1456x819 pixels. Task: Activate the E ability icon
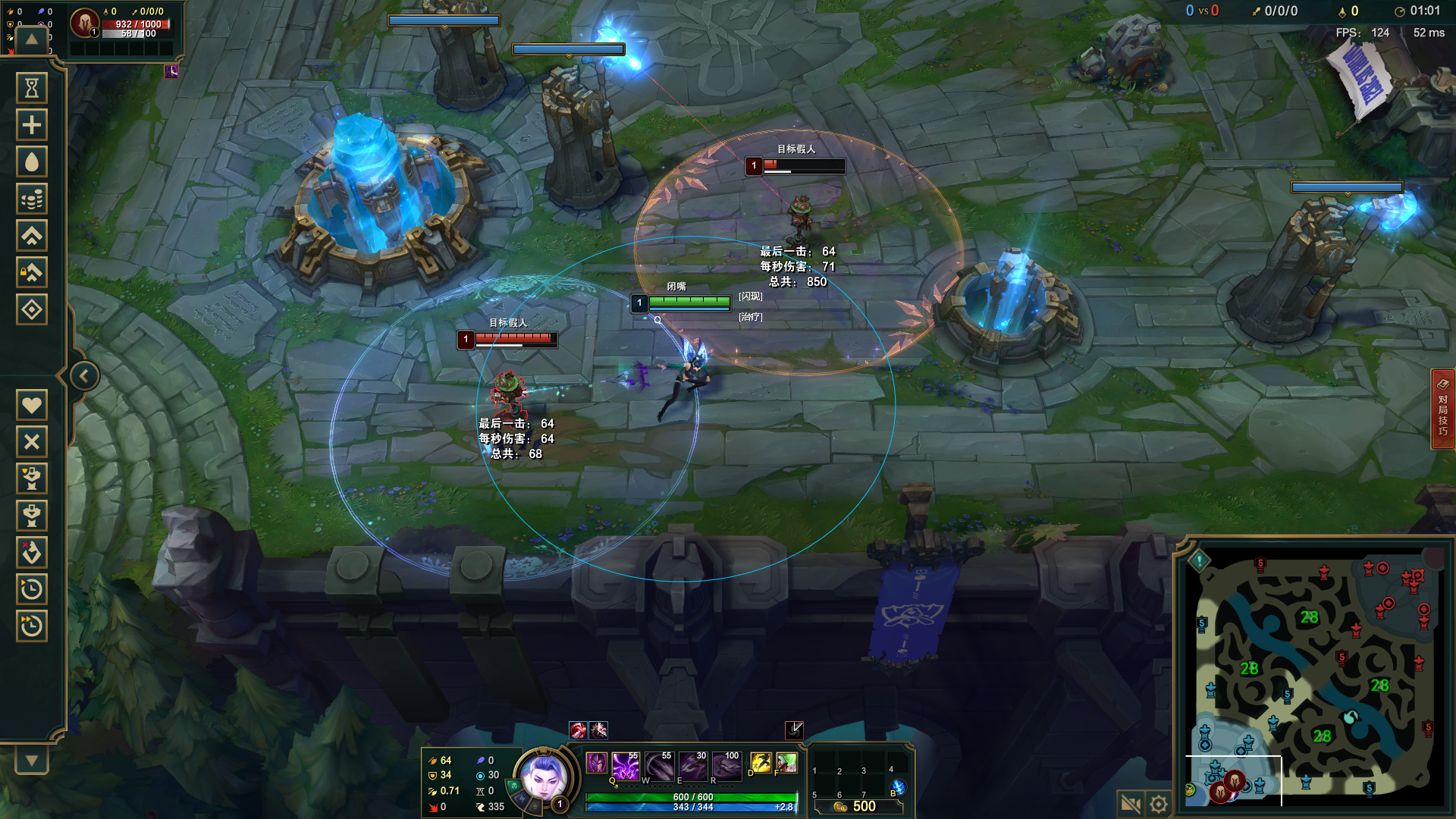pos(693,766)
